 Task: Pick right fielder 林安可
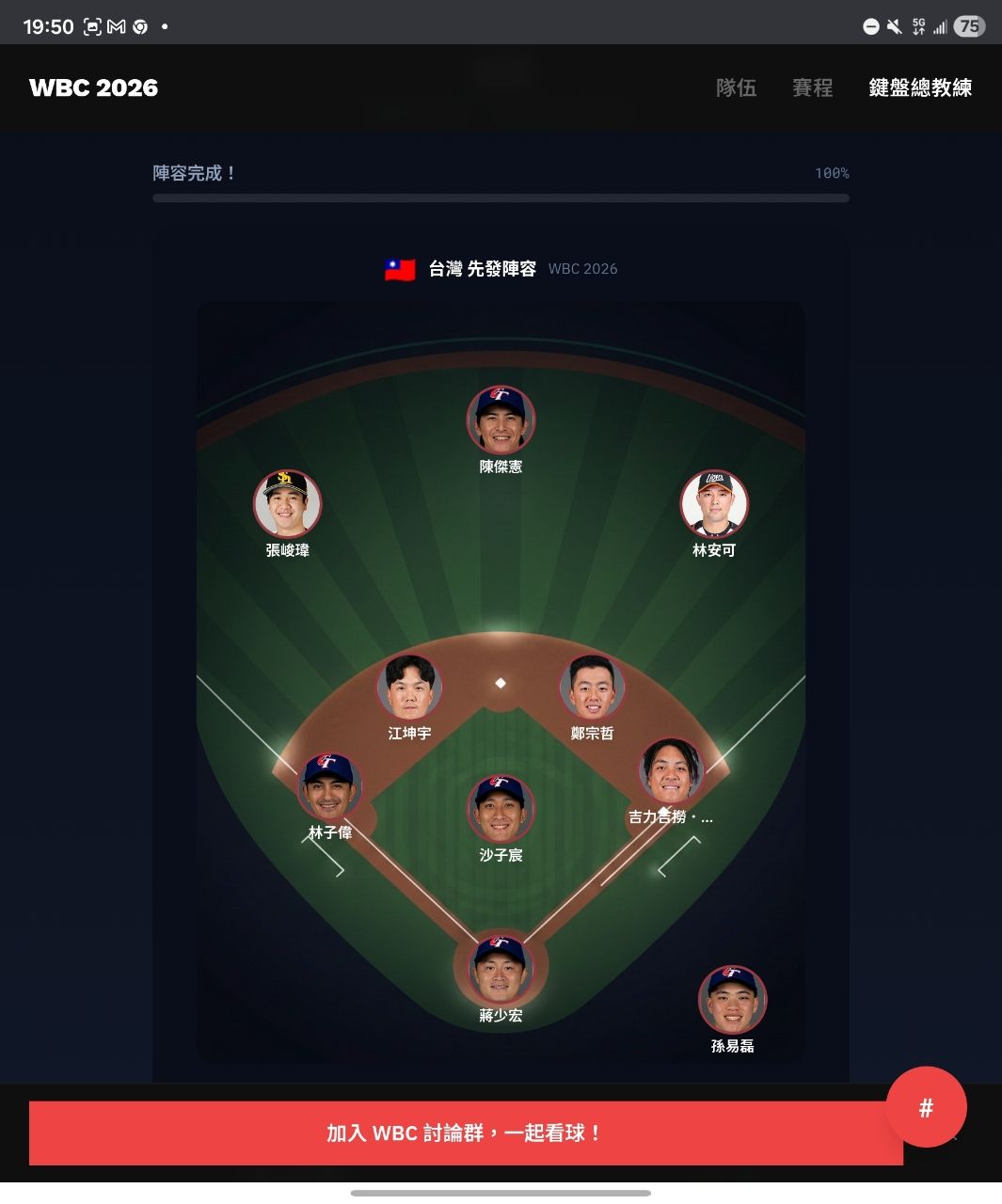pos(714,504)
